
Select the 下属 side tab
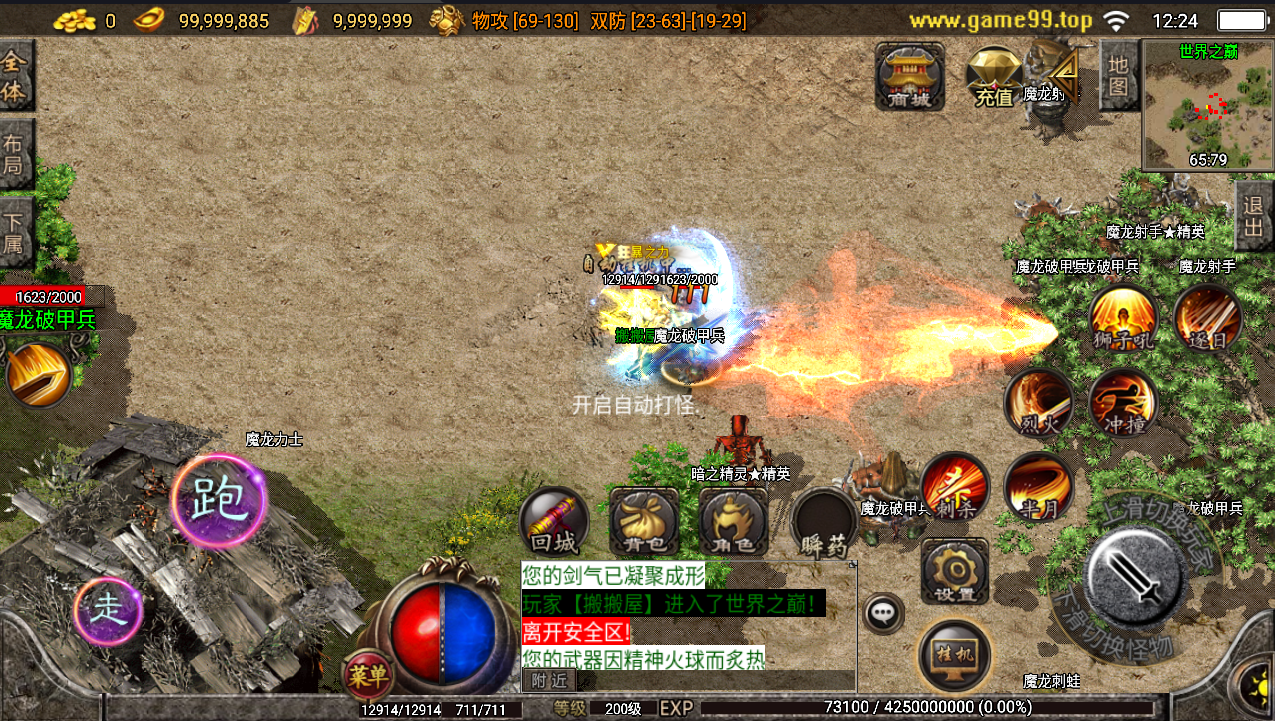[15, 233]
